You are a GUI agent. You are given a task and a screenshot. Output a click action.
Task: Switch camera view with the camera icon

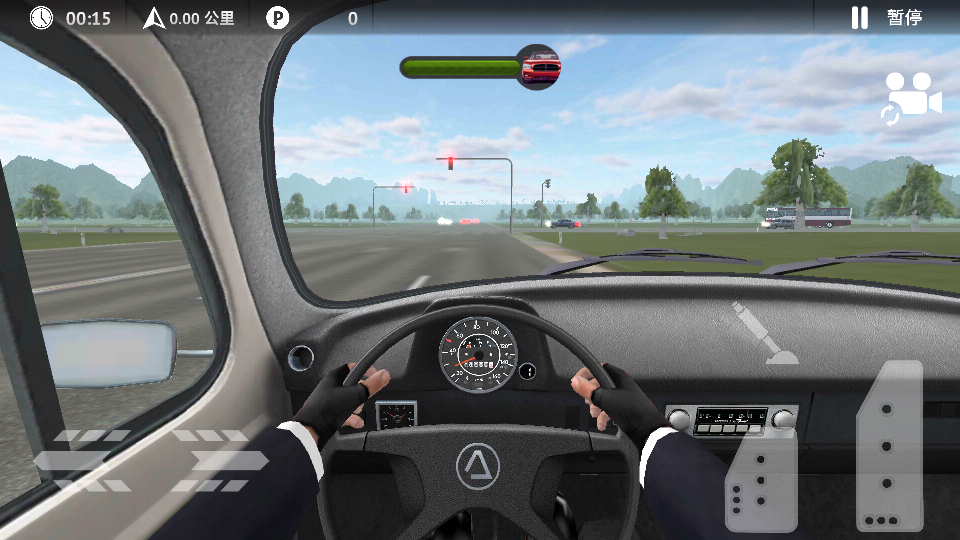(911, 98)
